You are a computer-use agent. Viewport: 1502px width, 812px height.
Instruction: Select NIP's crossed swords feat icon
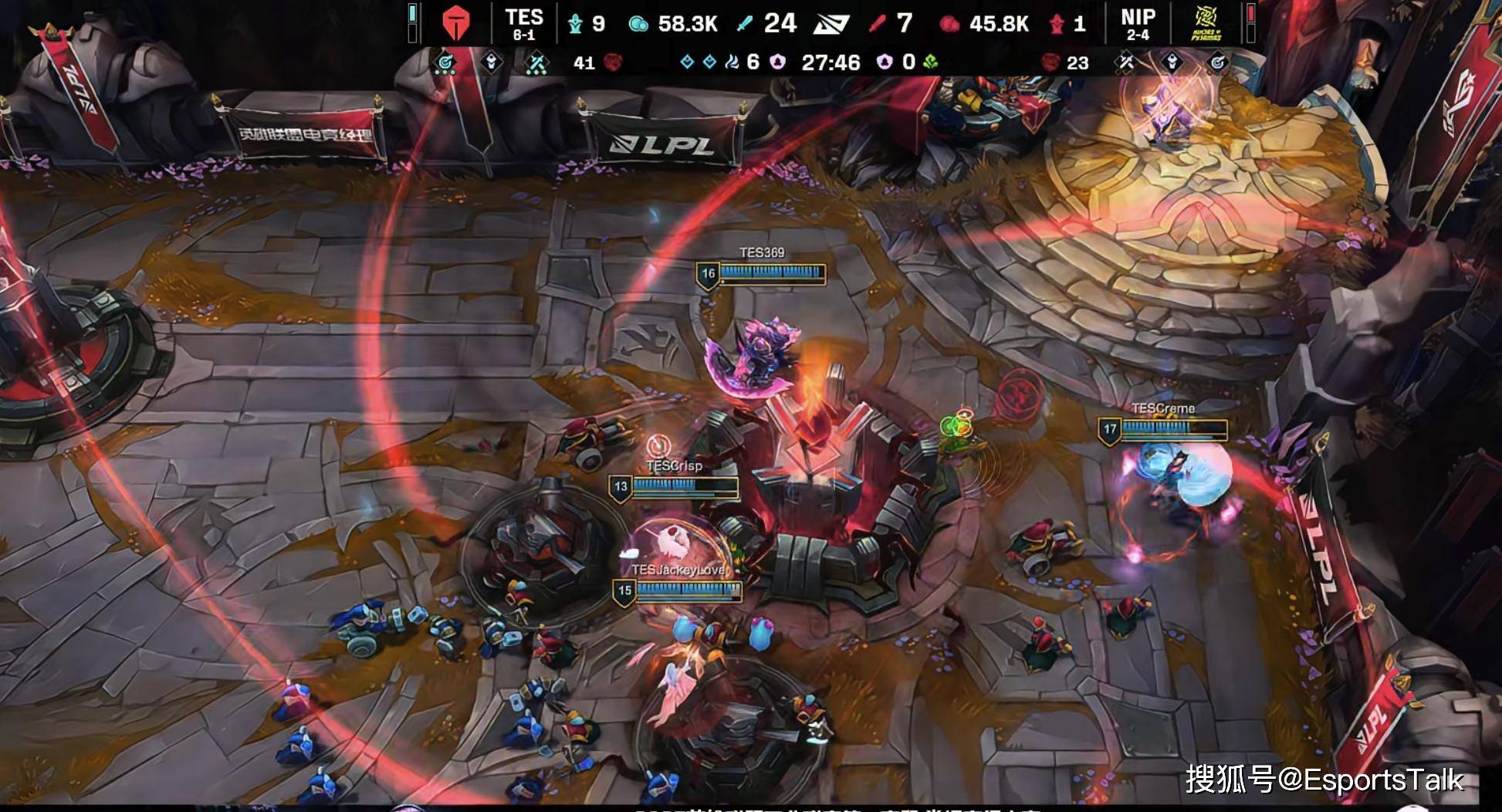1126,63
